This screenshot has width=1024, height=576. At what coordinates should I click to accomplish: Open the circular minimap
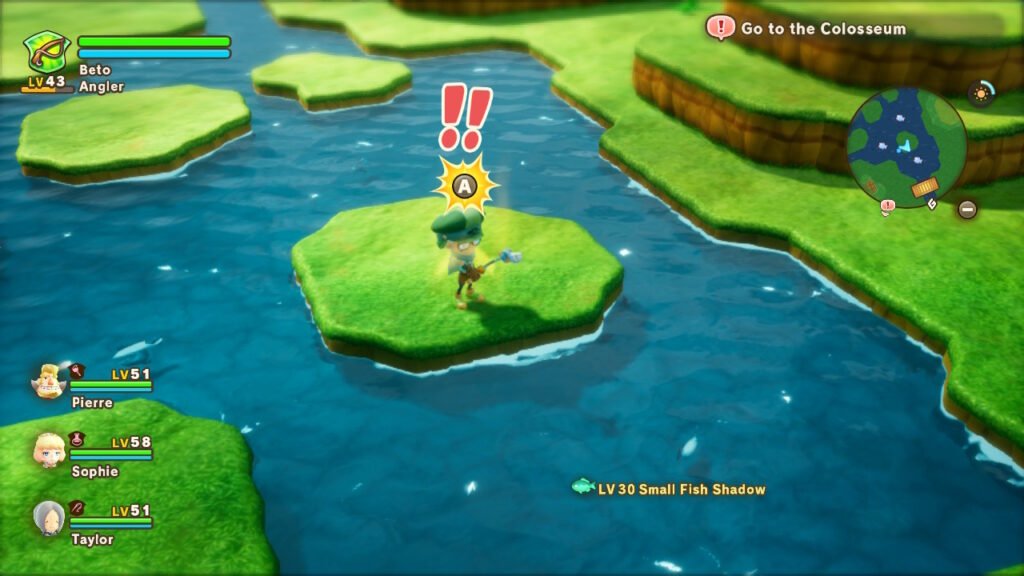905,147
